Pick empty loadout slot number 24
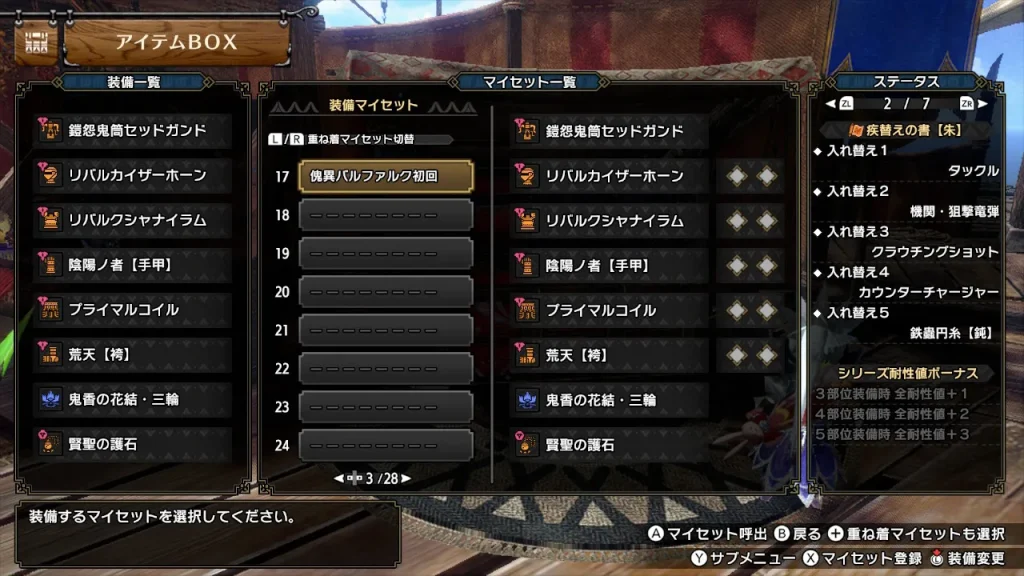This screenshot has height=576, width=1024. point(385,445)
